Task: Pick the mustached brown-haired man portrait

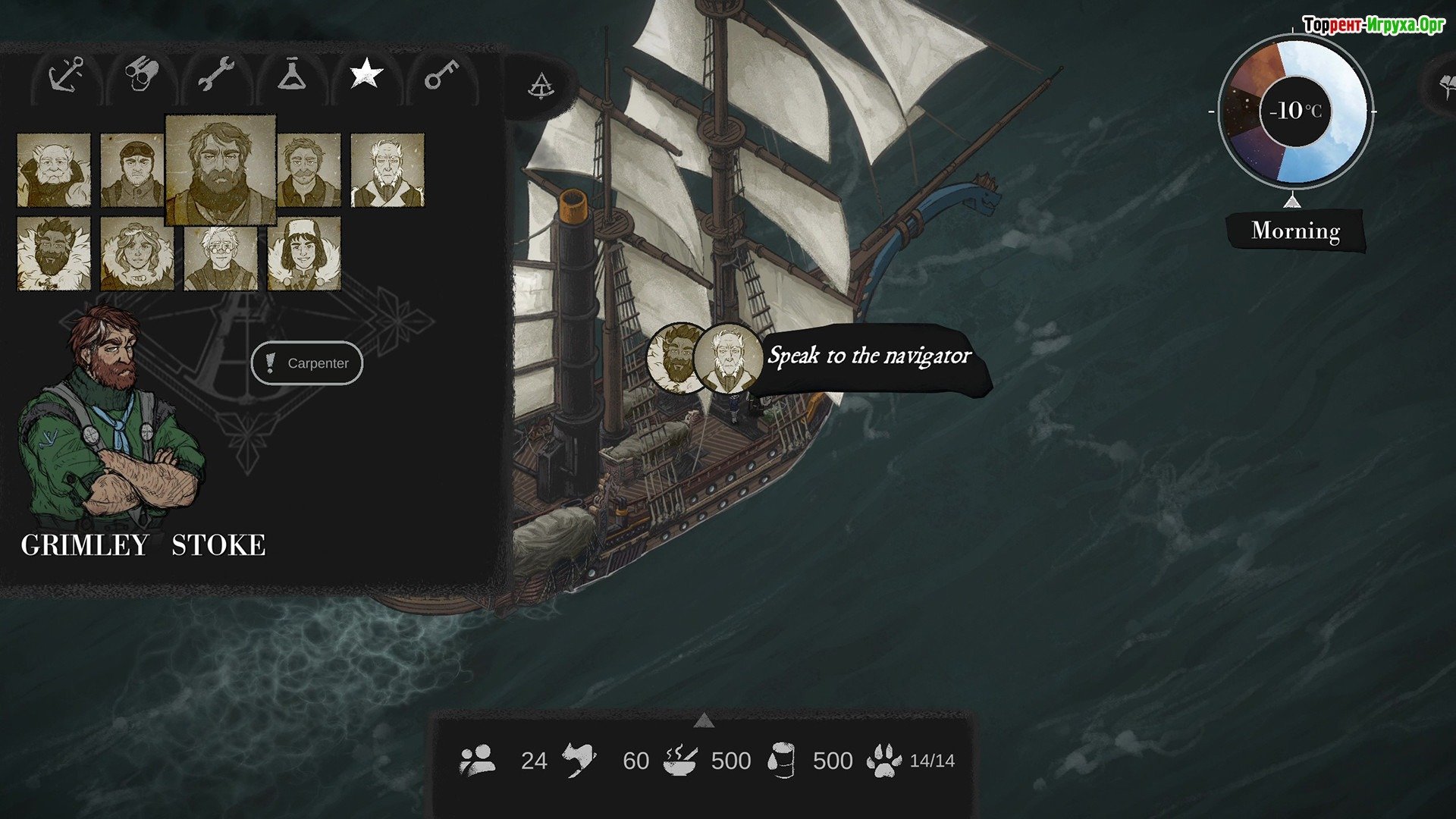Action: click(x=309, y=170)
